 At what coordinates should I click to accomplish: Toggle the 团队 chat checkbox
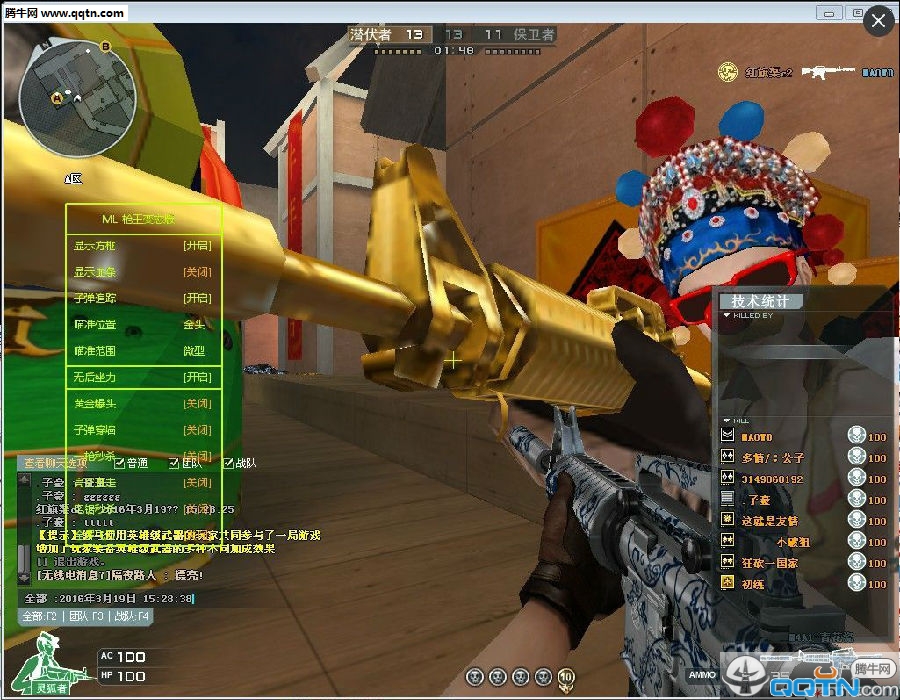click(x=174, y=463)
